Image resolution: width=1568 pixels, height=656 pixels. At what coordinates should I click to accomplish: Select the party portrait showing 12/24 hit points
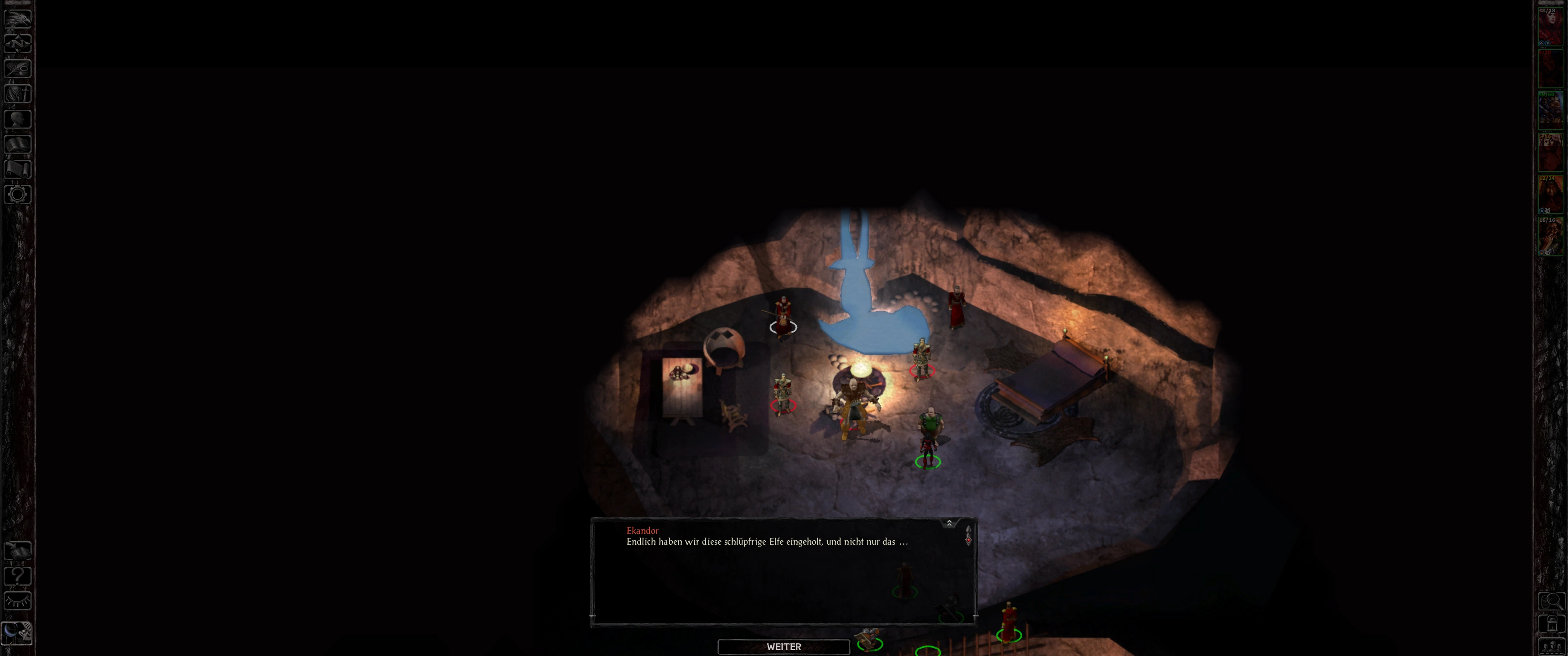[1550, 194]
